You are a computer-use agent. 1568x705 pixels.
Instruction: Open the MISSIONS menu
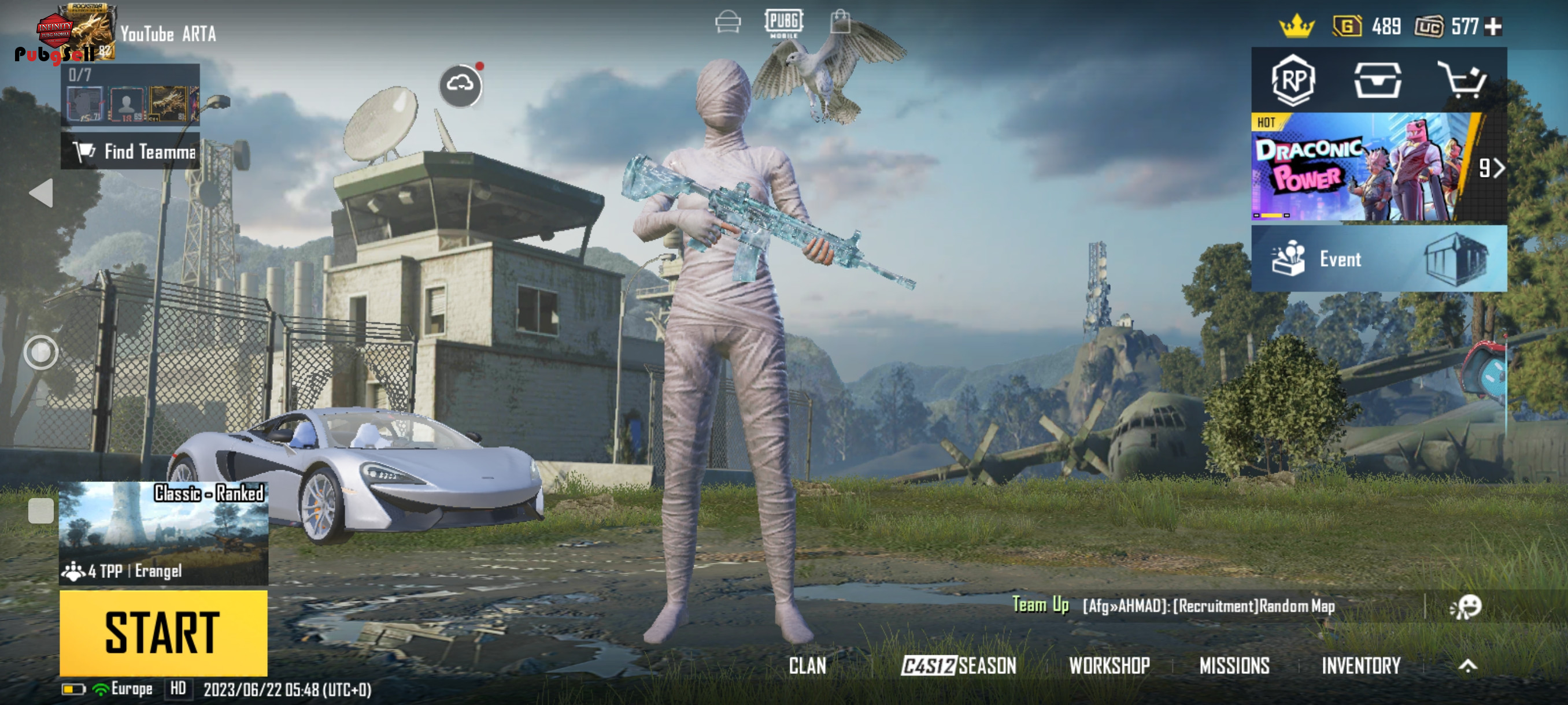1234,666
